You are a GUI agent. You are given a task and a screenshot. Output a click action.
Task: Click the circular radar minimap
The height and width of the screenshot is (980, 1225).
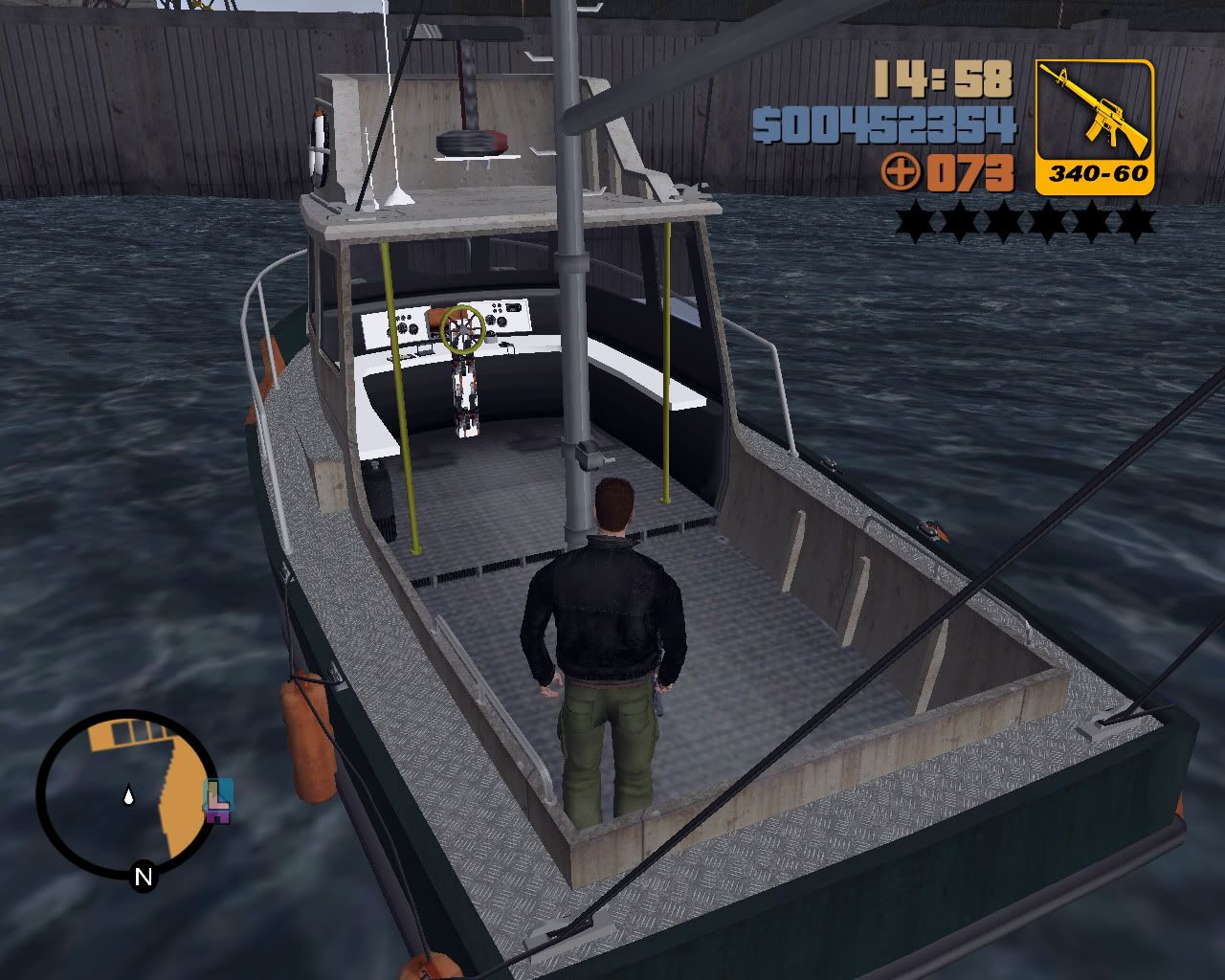pyautogui.click(x=127, y=793)
